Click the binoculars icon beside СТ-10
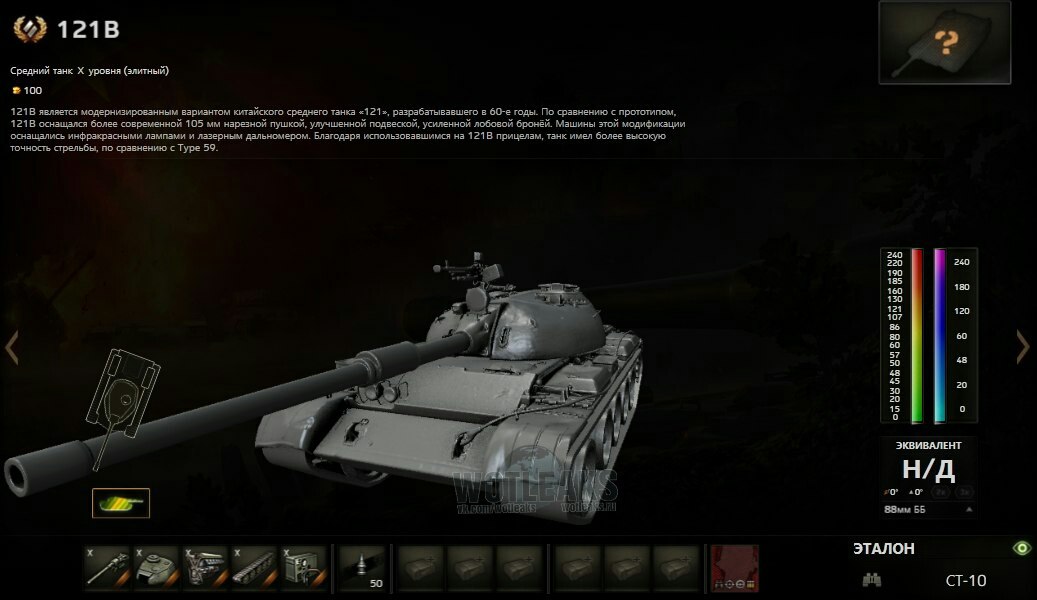Viewport: 1037px width, 600px height. pos(872,580)
